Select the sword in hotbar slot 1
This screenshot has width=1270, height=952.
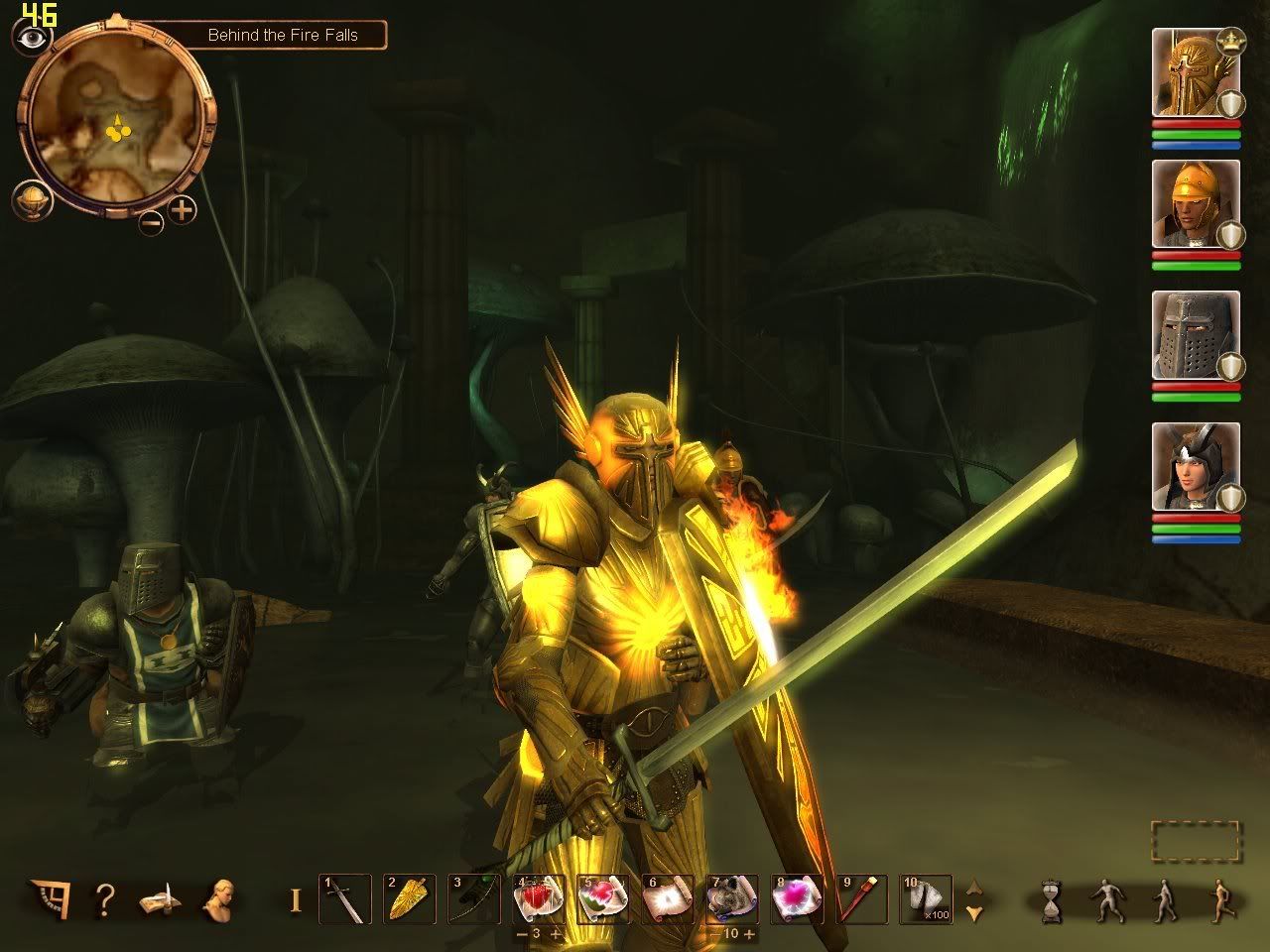point(345,899)
